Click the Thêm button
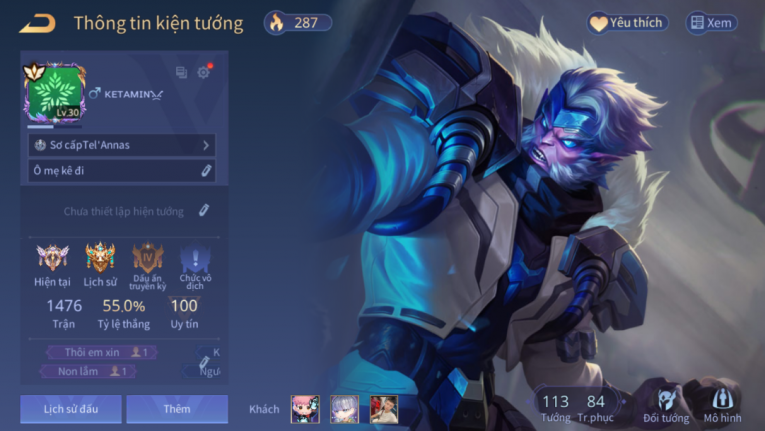Screen dimensions: 765x431 pyautogui.click(x=177, y=409)
